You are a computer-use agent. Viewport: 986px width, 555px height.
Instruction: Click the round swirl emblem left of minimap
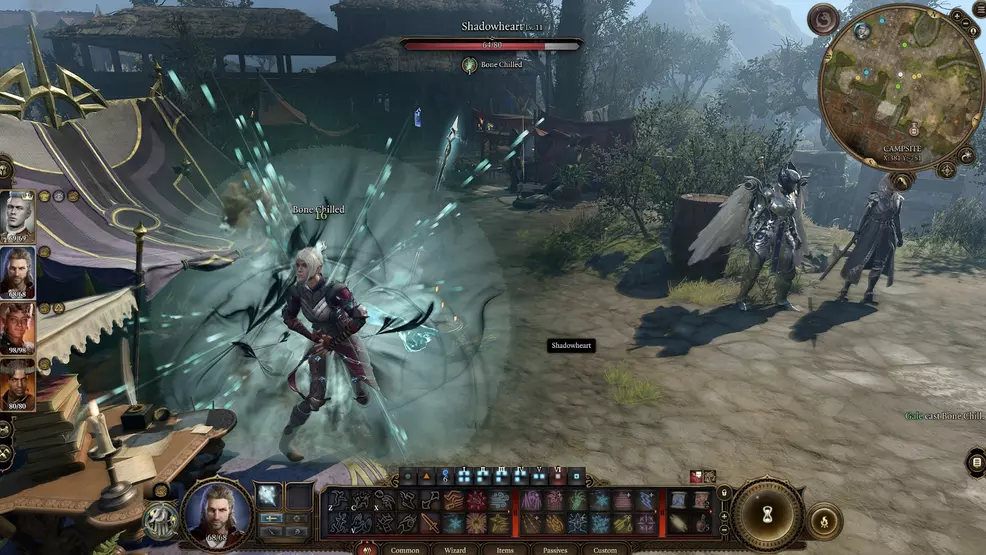[x=824, y=19]
